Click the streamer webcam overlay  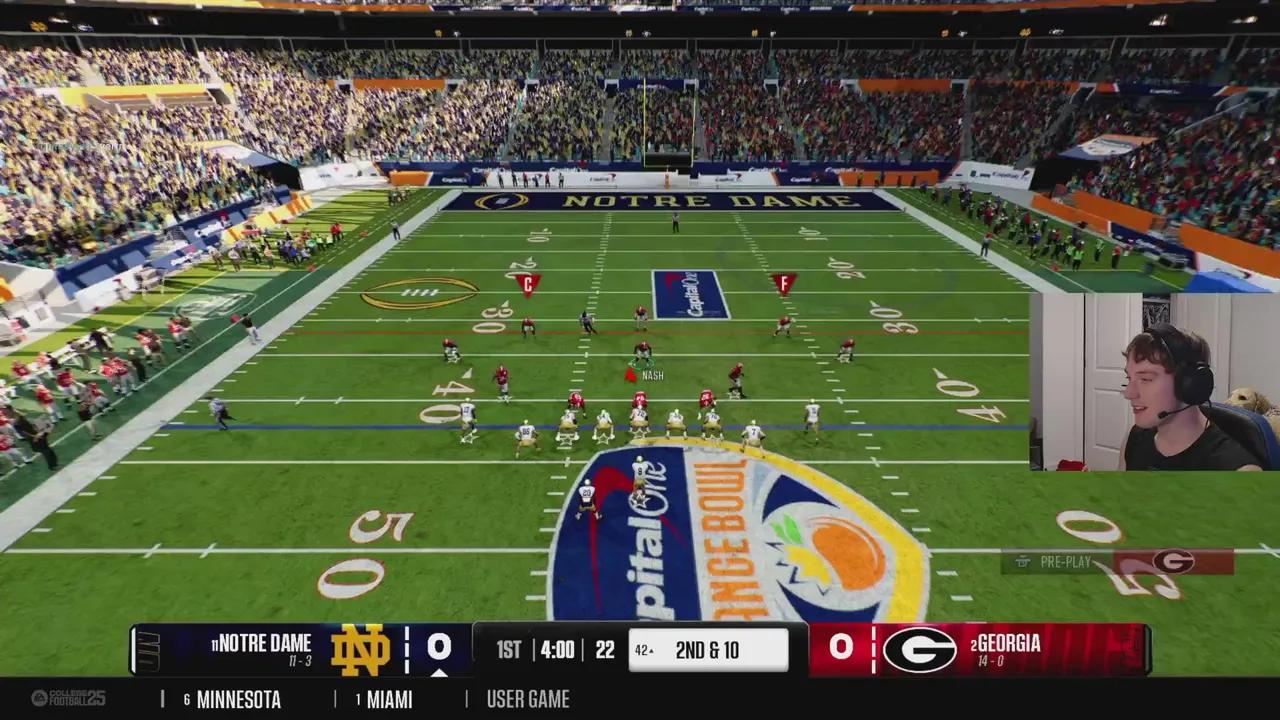point(1154,381)
